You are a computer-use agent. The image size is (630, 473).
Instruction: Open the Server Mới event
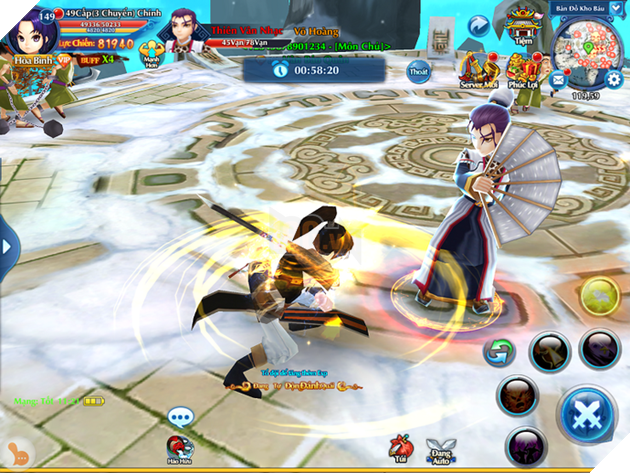476,68
